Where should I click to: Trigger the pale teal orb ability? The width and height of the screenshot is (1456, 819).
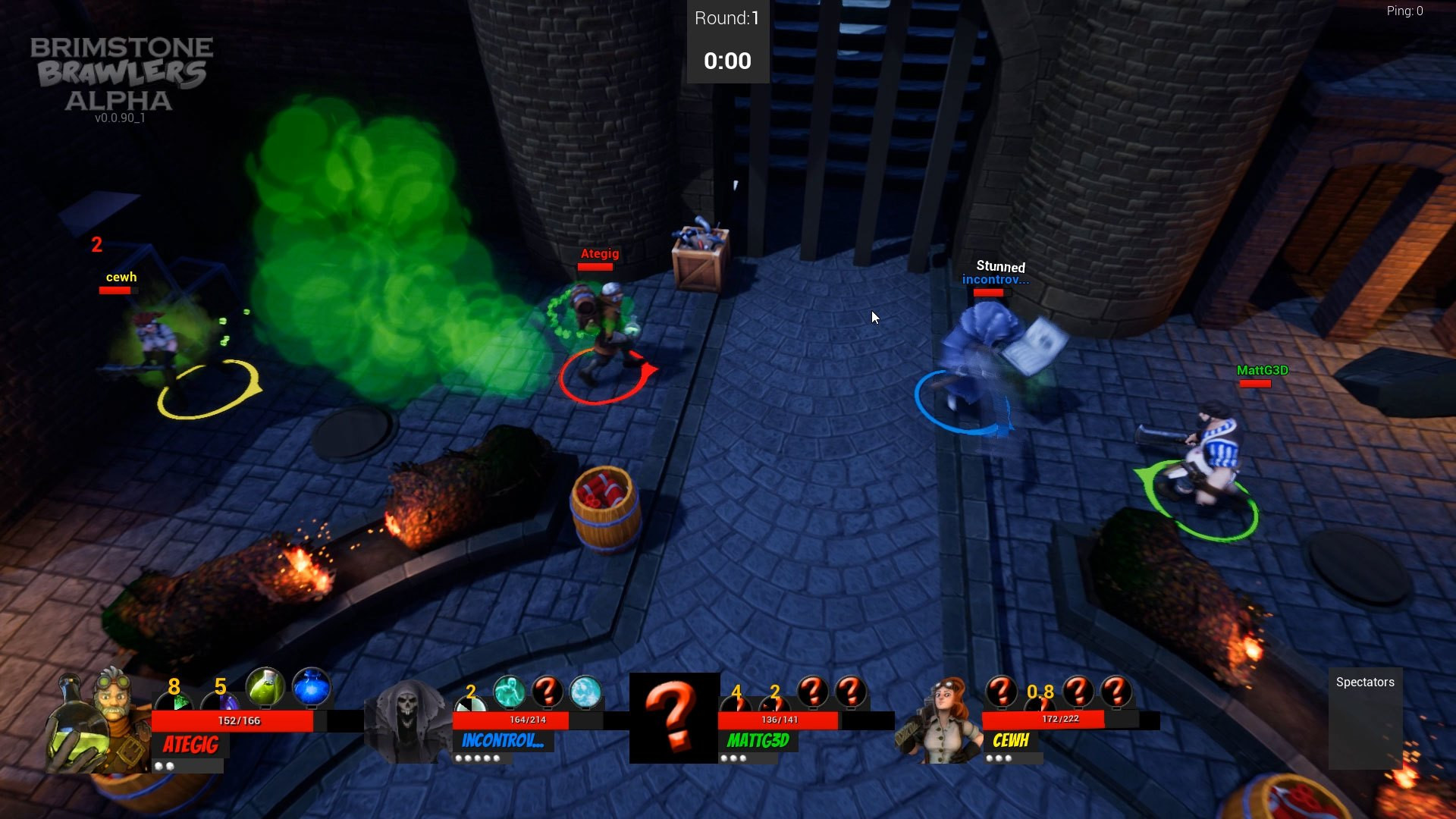(585, 692)
